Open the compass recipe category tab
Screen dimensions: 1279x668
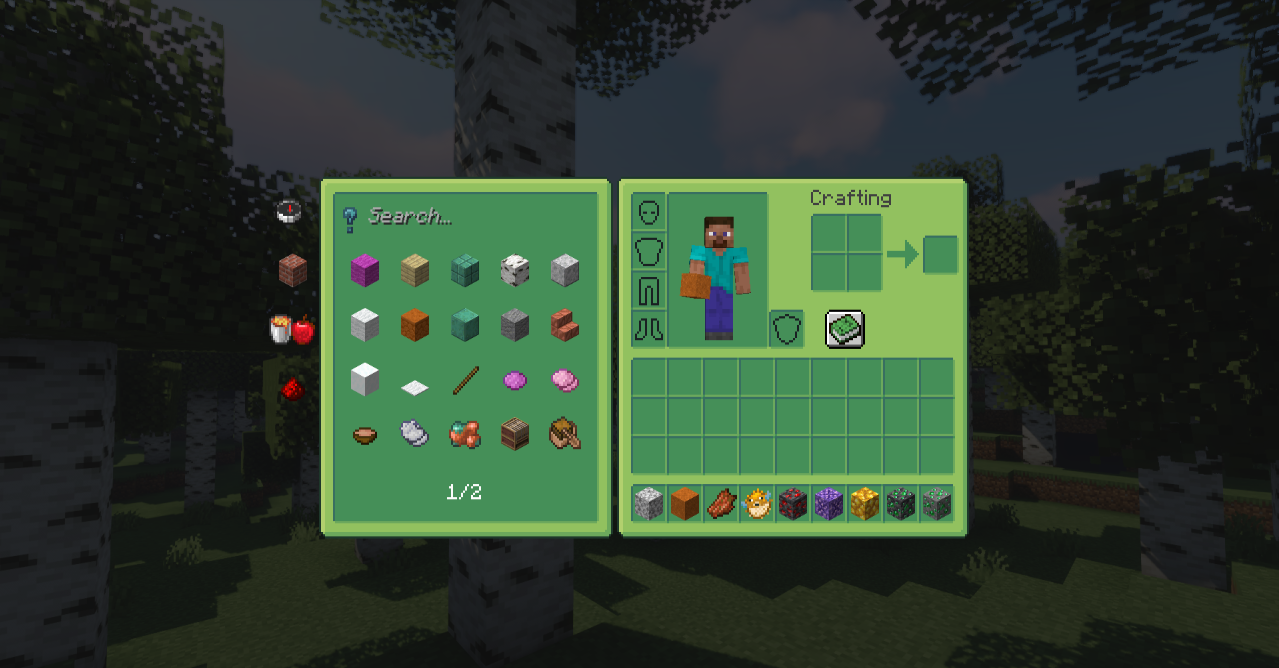(290, 211)
